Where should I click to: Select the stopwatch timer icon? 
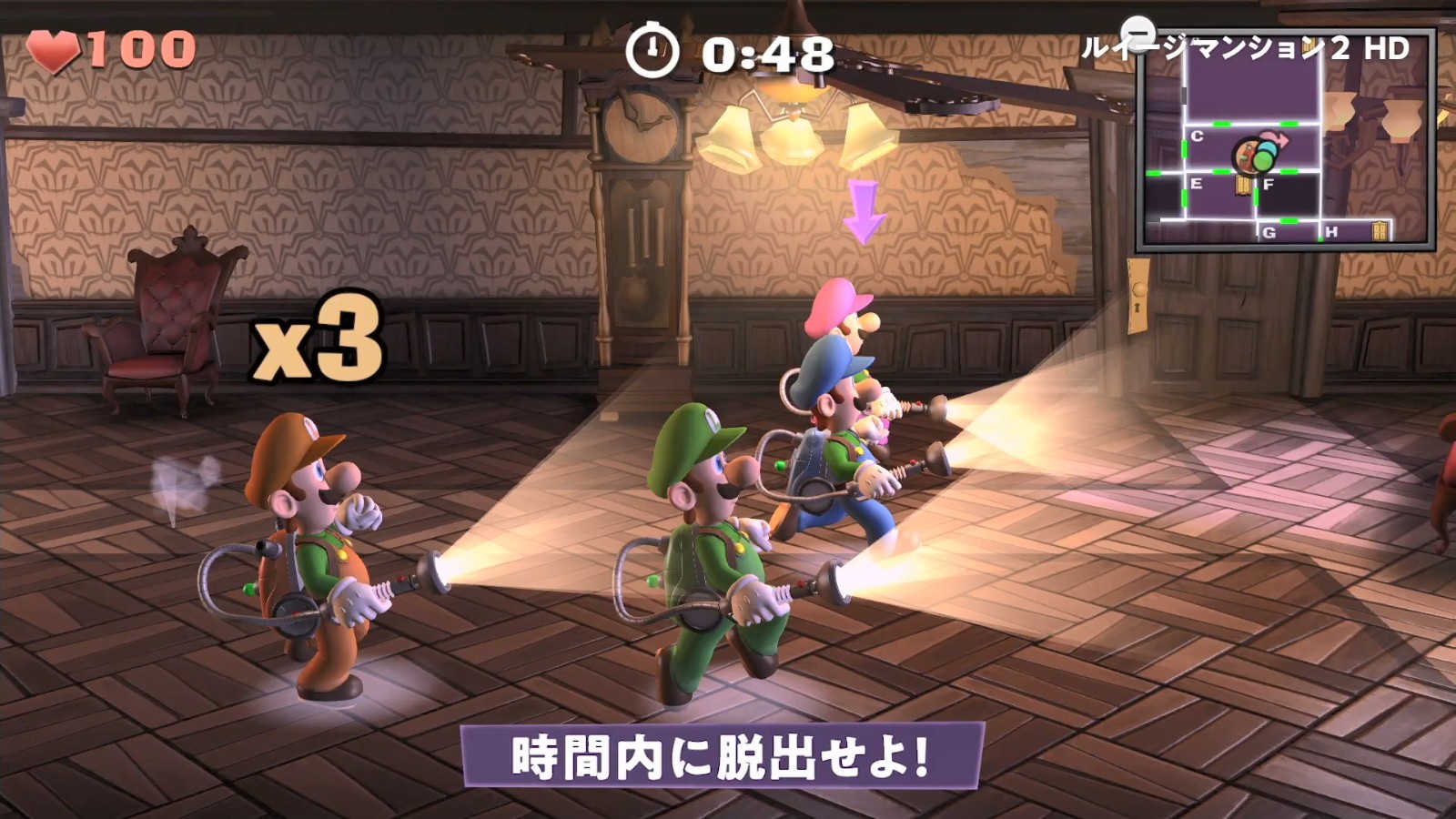click(x=653, y=48)
